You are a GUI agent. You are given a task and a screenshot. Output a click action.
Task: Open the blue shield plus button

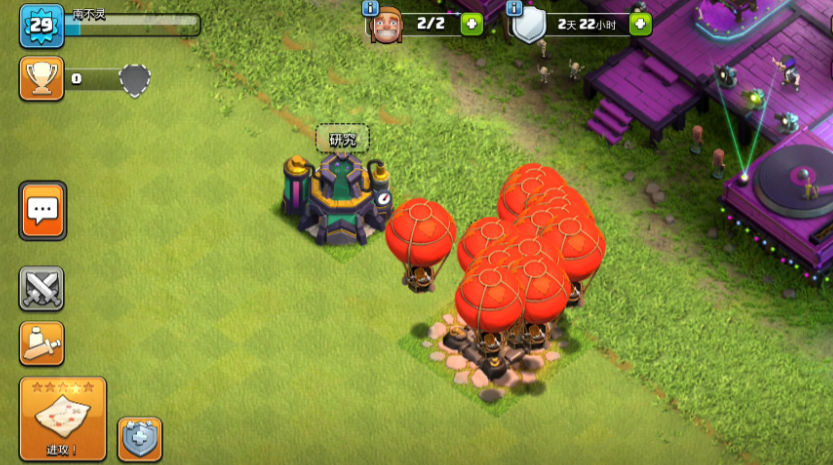139,439
